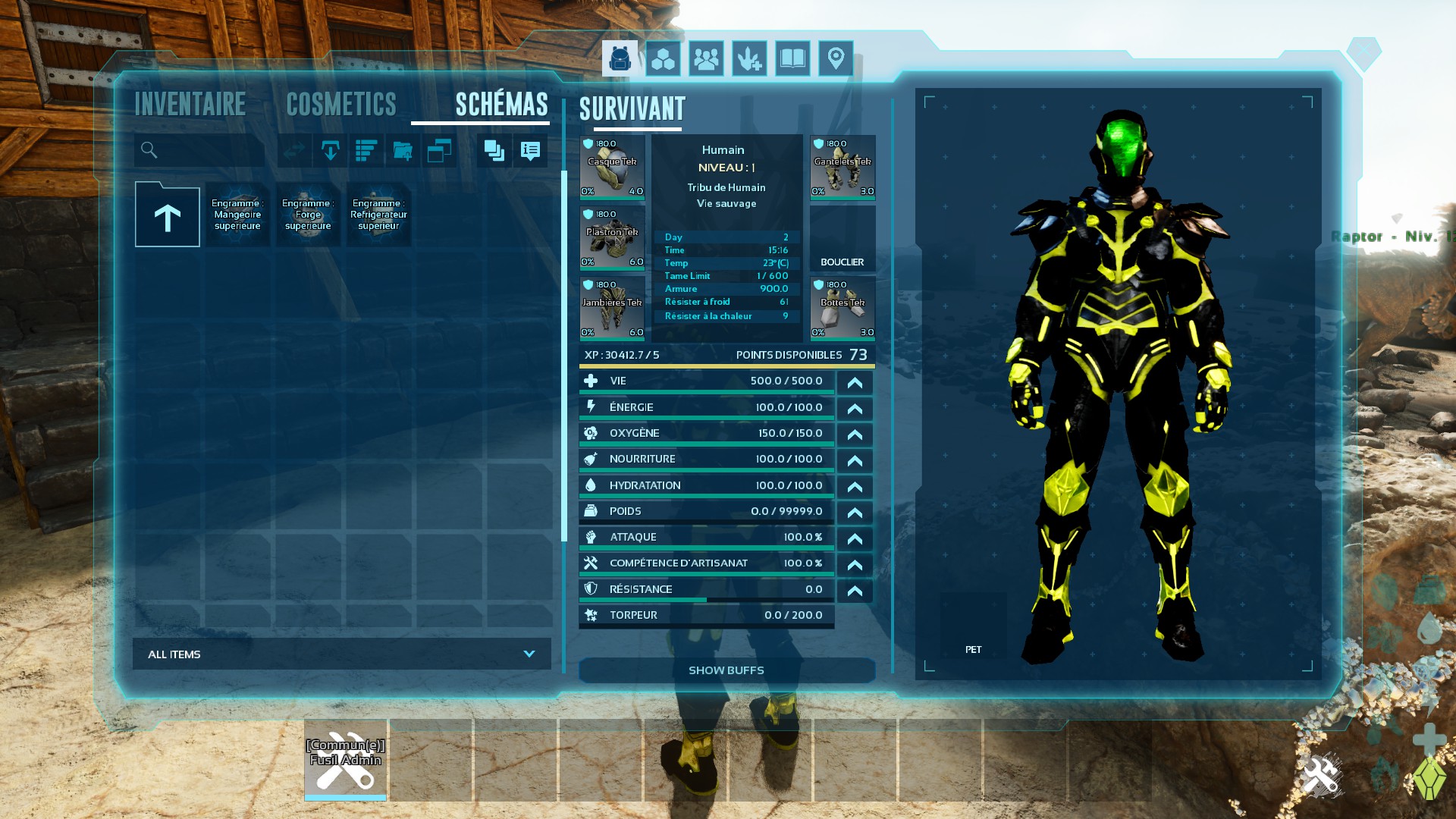The height and width of the screenshot is (819, 1456).
Task: Switch to the INVENTAIRE tab
Action: point(190,104)
